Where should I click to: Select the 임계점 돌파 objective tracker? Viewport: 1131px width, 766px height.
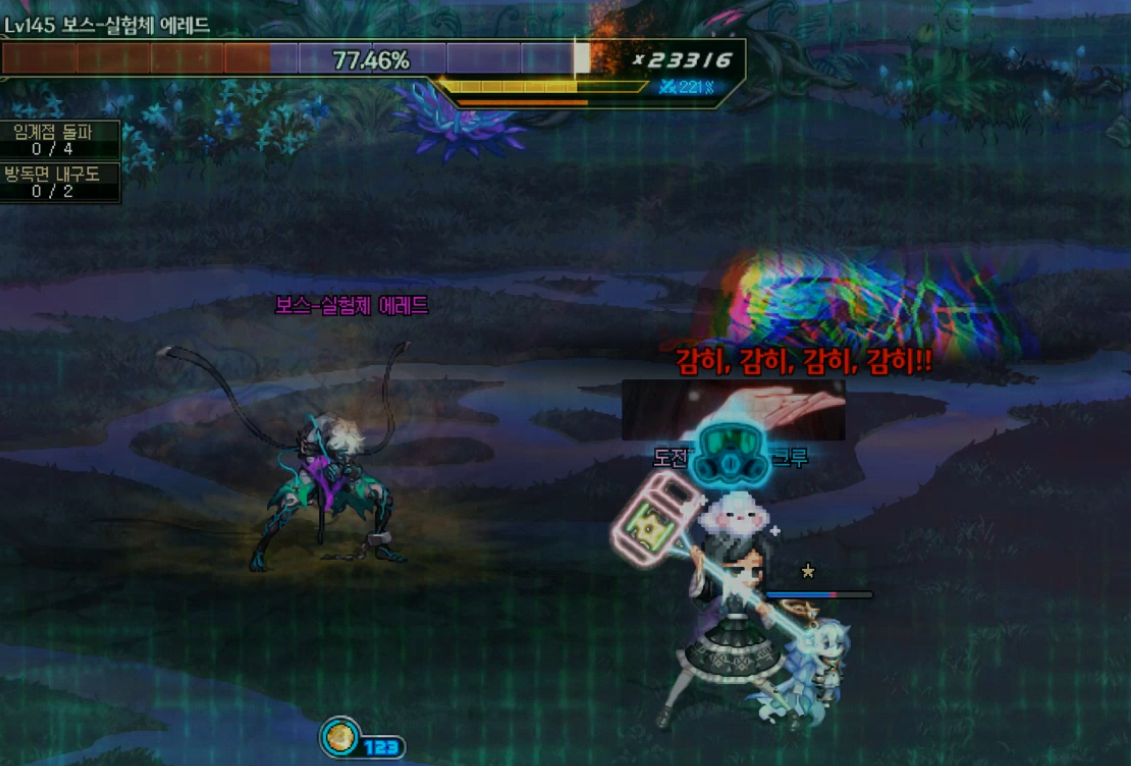click(x=60, y=140)
